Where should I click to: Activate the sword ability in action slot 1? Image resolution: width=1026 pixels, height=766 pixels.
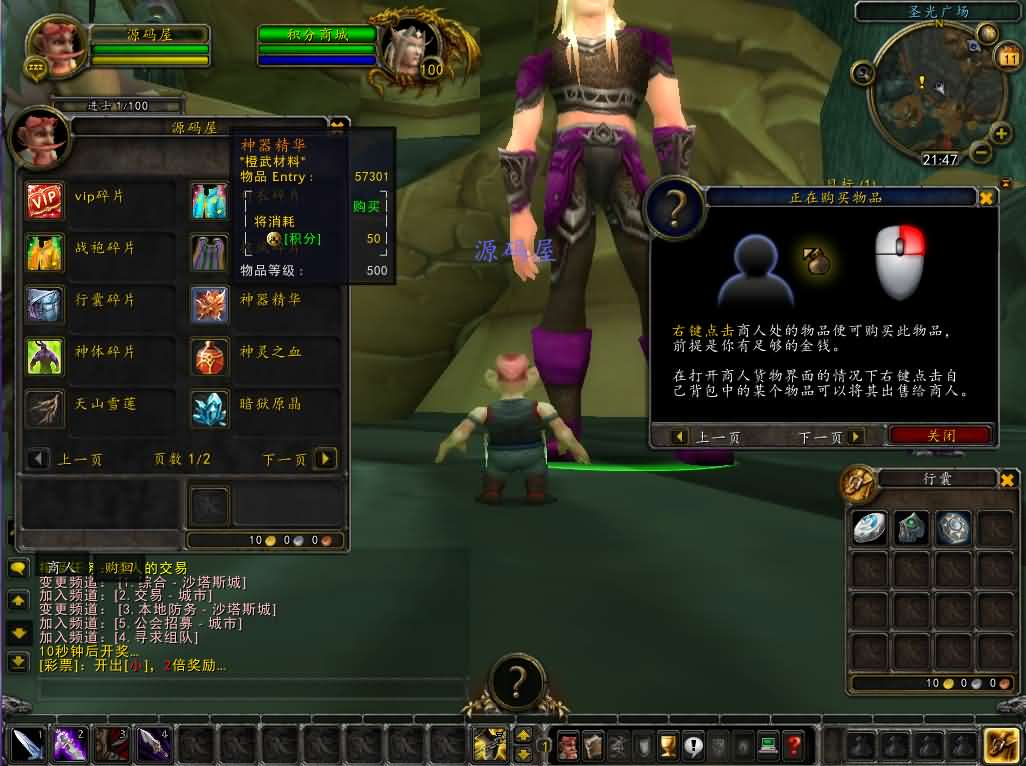point(24,745)
